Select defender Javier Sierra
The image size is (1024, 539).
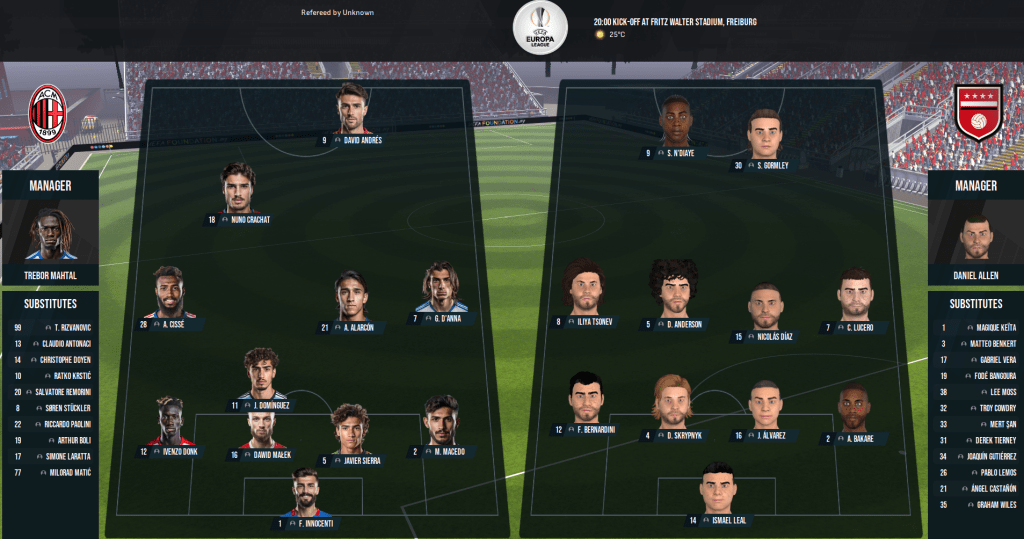[350, 429]
